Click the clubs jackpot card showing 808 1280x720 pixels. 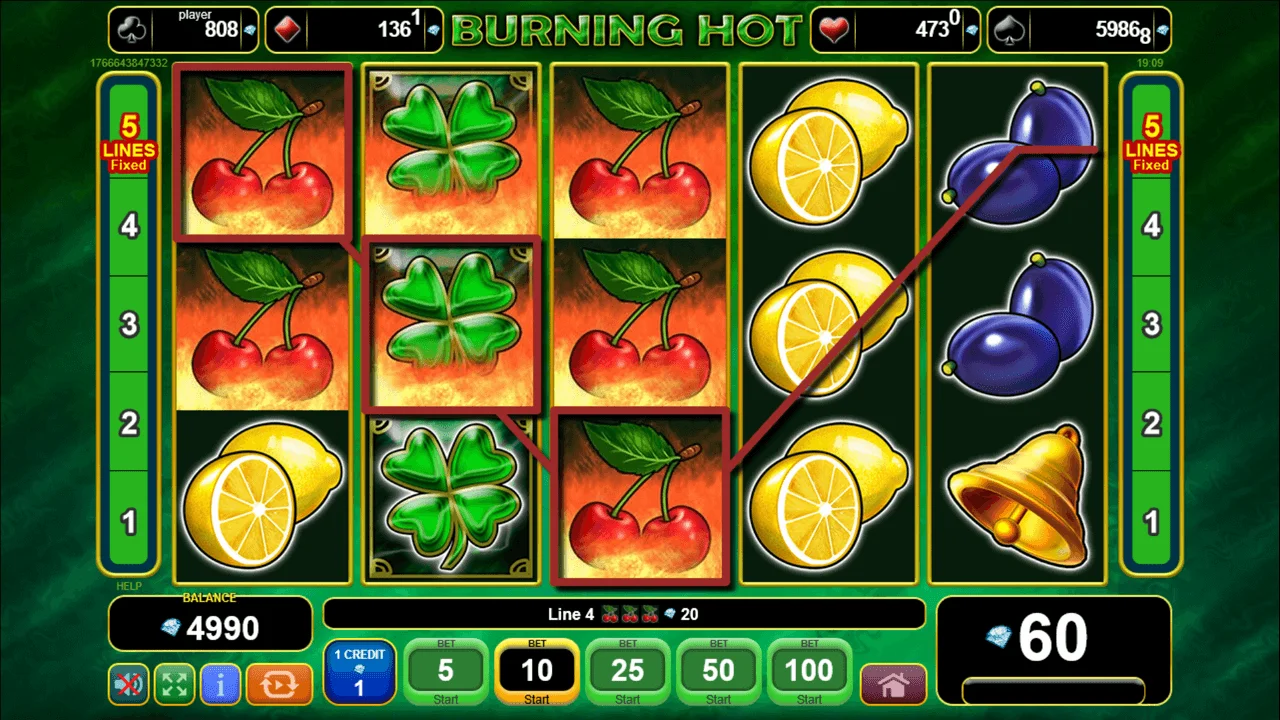pyautogui.click(x=183, y=29)
